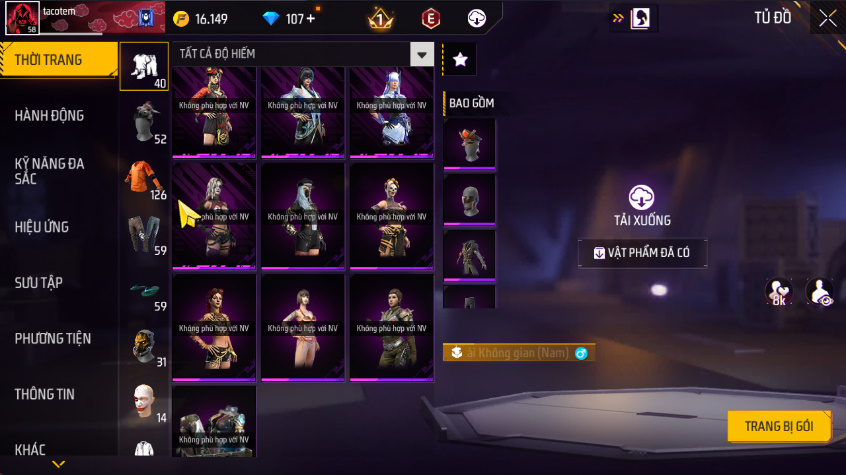Add diamonds using the plus sign
This screenshot has height=475, width=846.
pyautogui.click(x=310, y=19)
